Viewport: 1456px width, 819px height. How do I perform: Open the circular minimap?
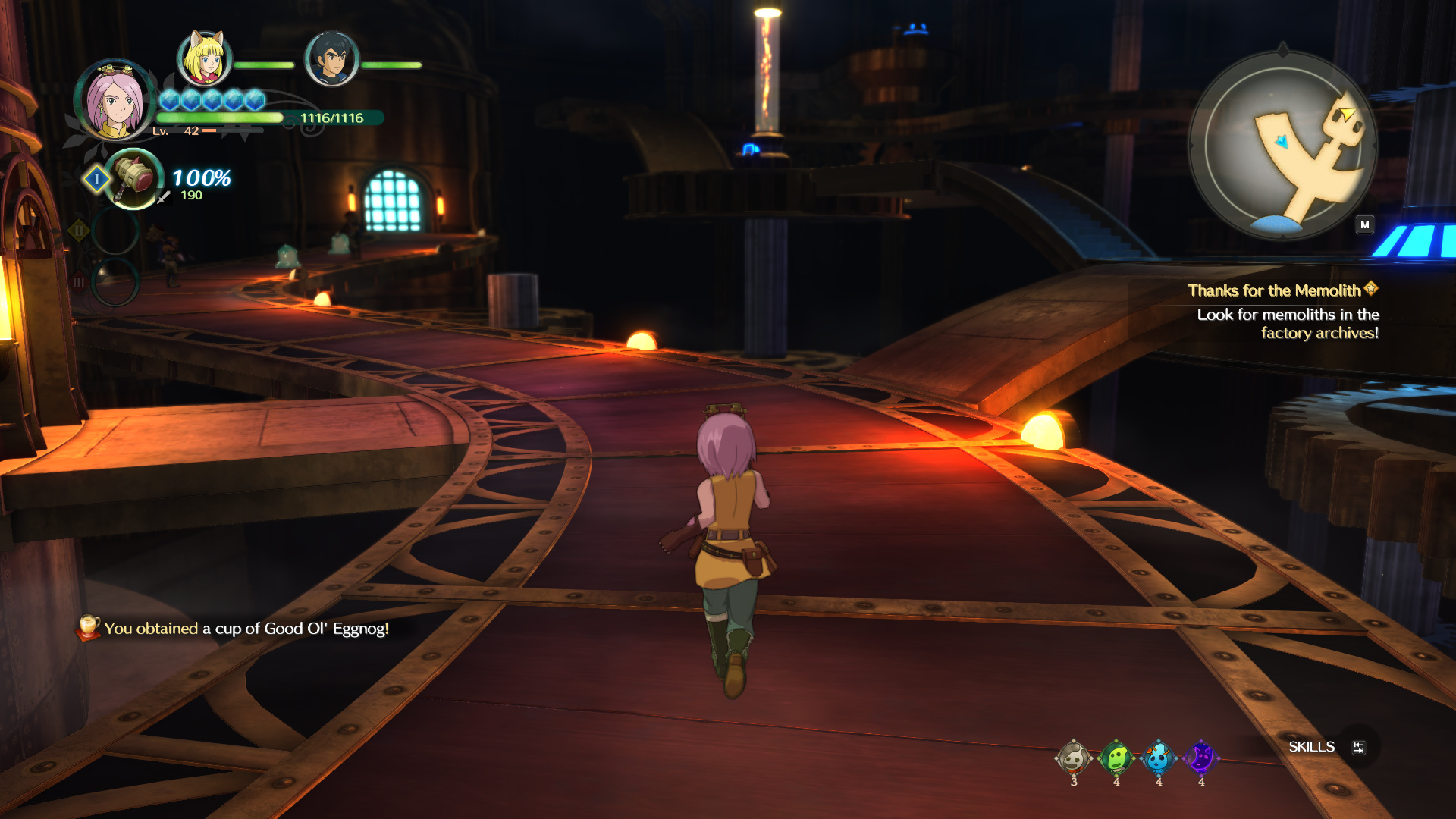(x=1282, y=145)
